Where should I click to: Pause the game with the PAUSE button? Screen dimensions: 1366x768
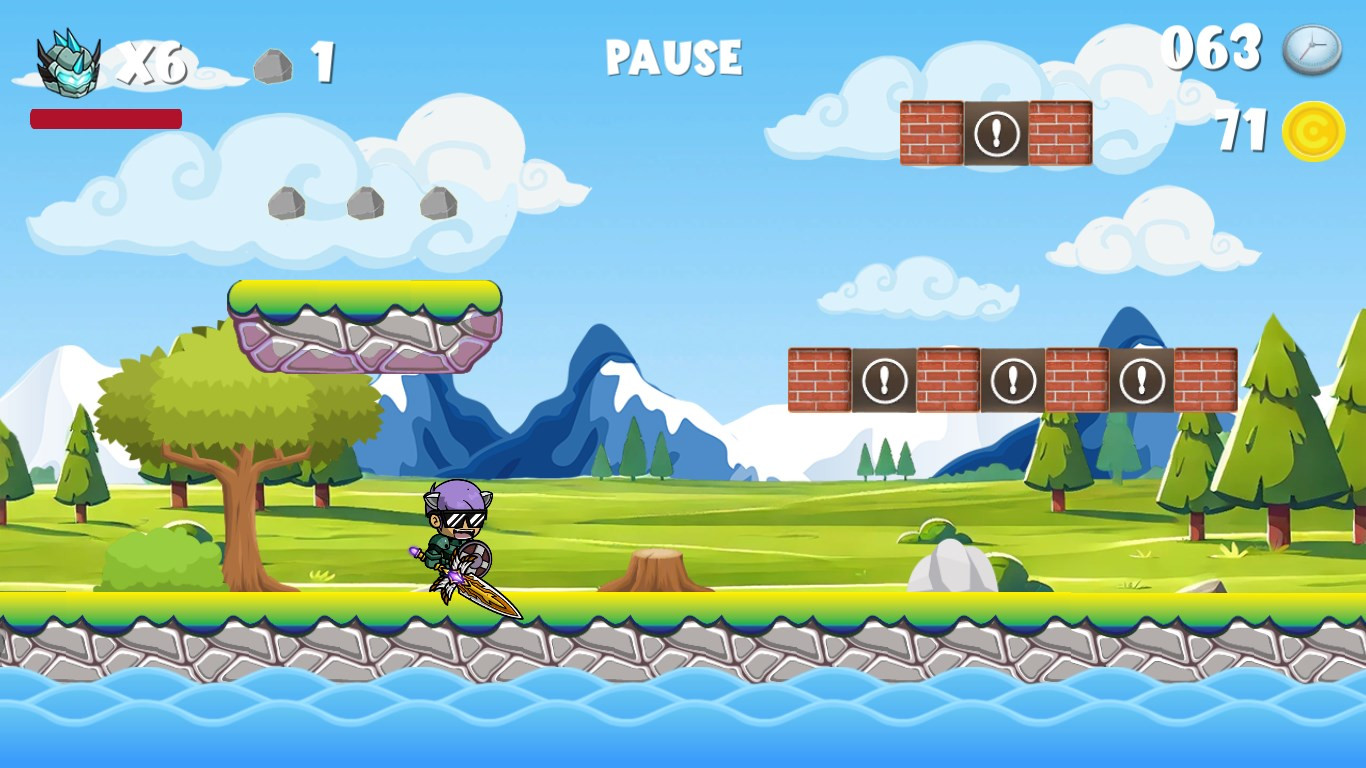pyautogui.click(x=673, y=57)
